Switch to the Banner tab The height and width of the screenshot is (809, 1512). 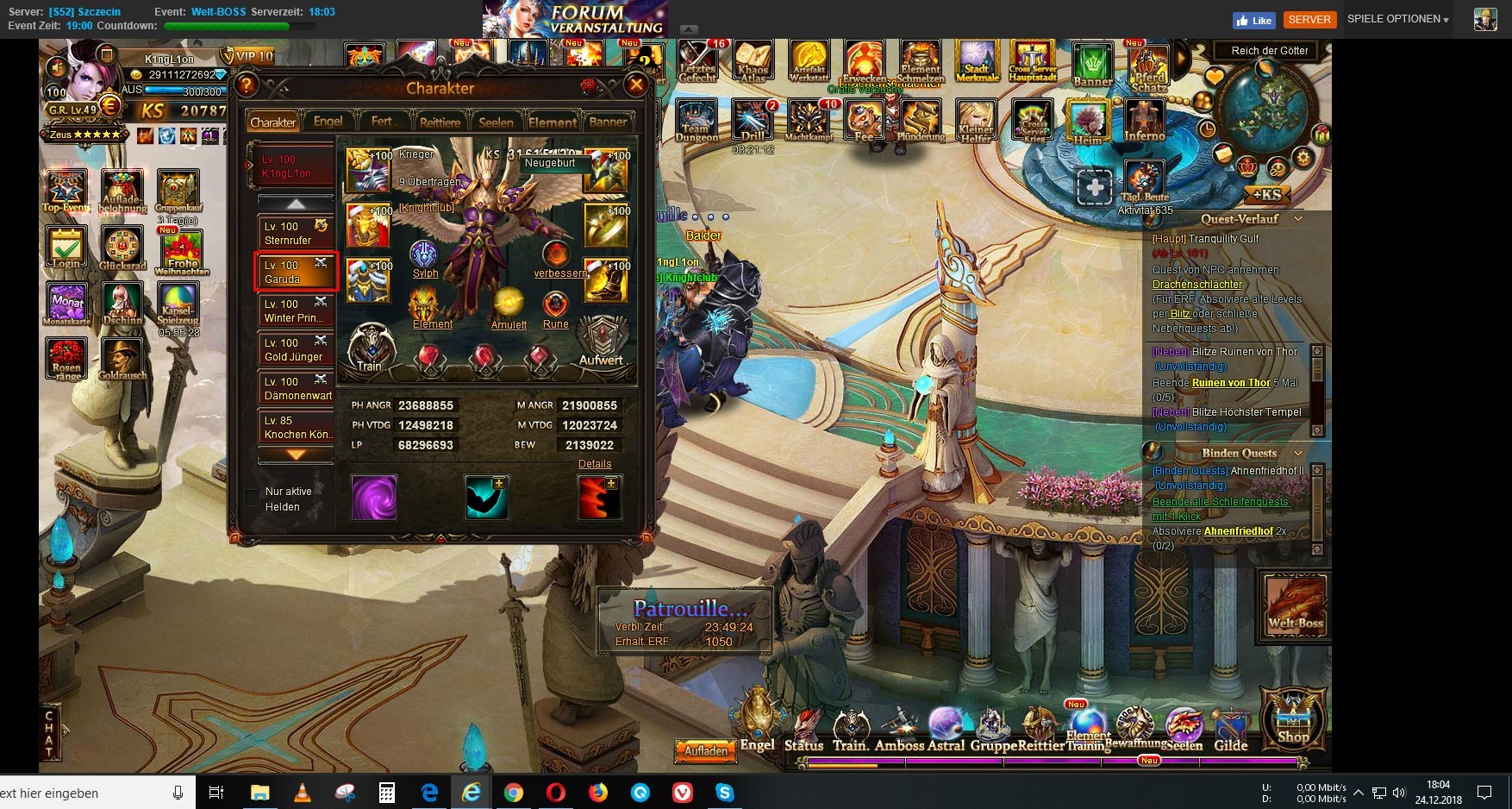point(608,122)
